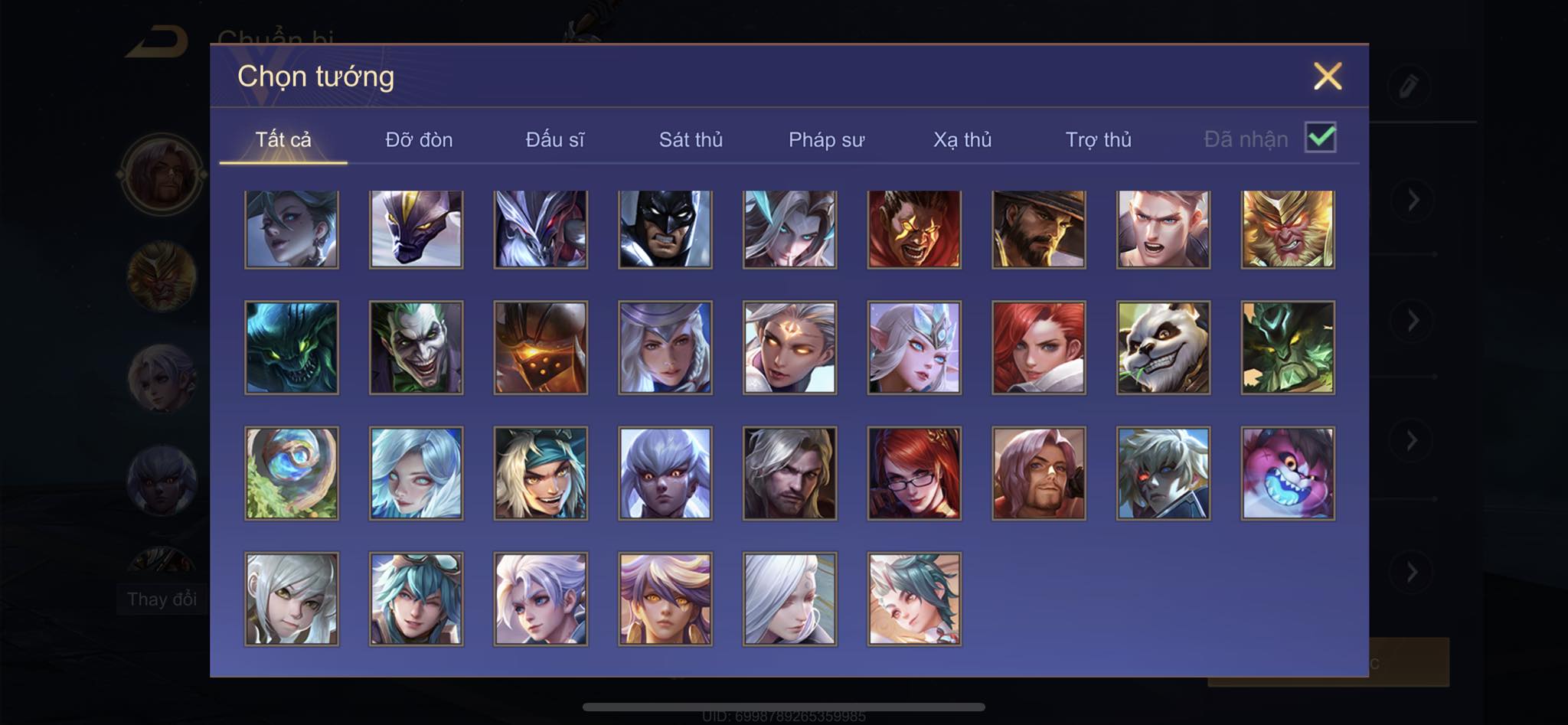
Task: Choose the red-haired woman with glasses
Action: 914,473
